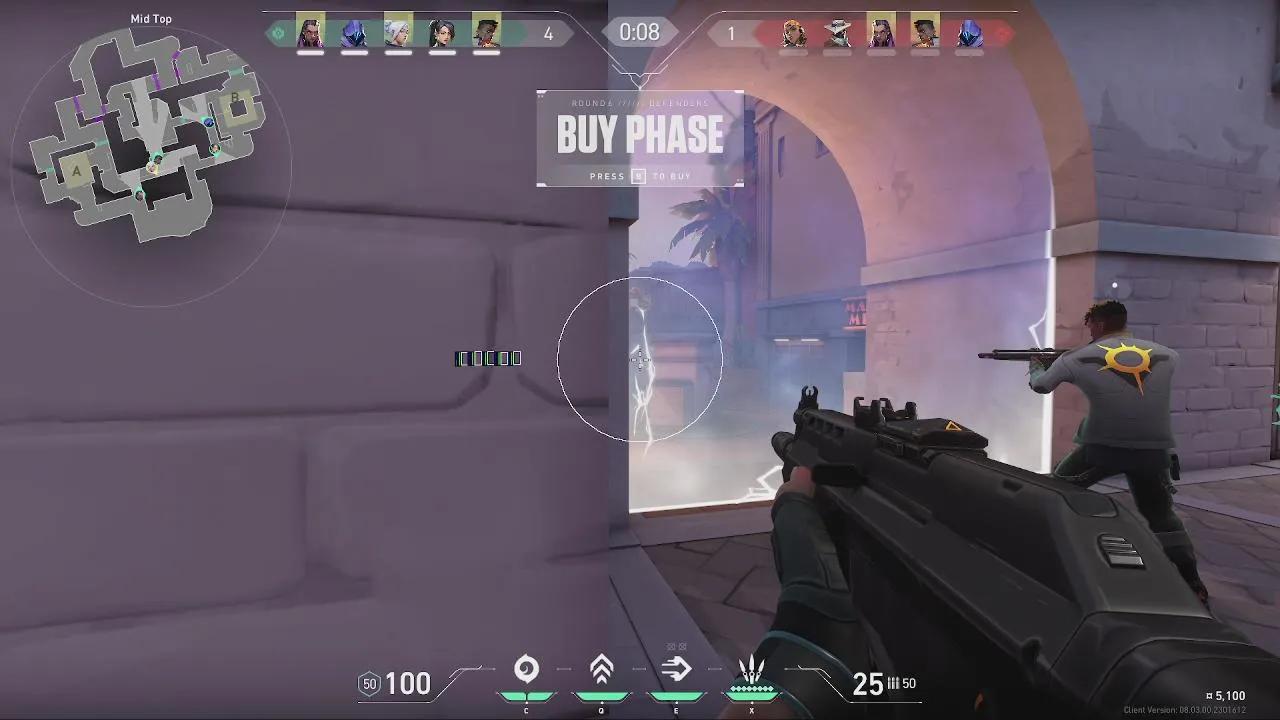
Task: Open the buy menu via PRESS B TO BUY
Action: coord(640,176)
